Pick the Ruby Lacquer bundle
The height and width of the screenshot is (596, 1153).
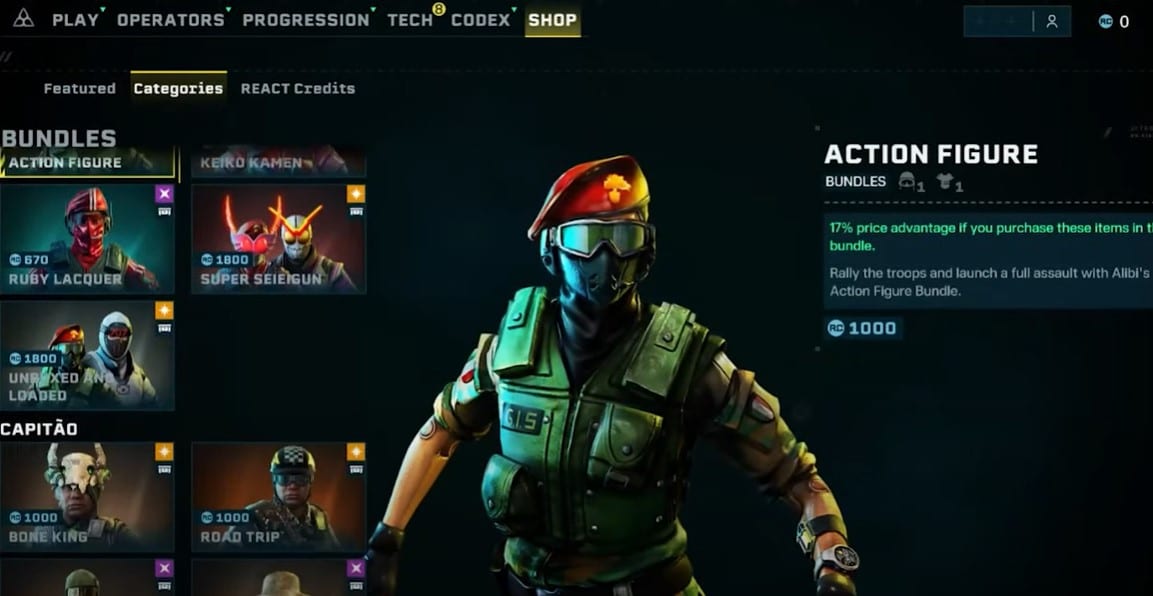[88, 238]
